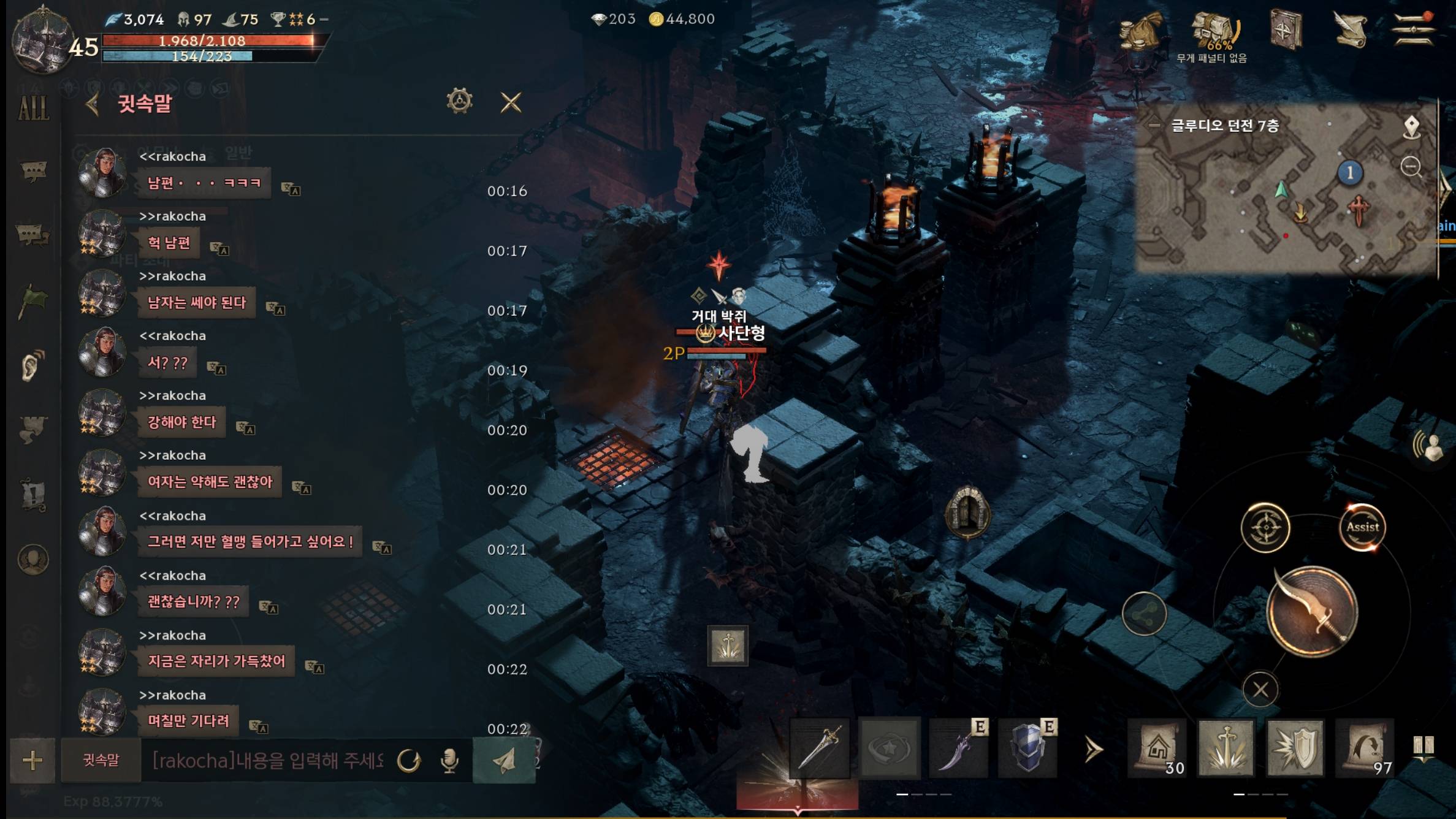The width and height of the screenshot is (1456, 819).
Task: Open the hamburger main menu
Action: coord(1413,28)
